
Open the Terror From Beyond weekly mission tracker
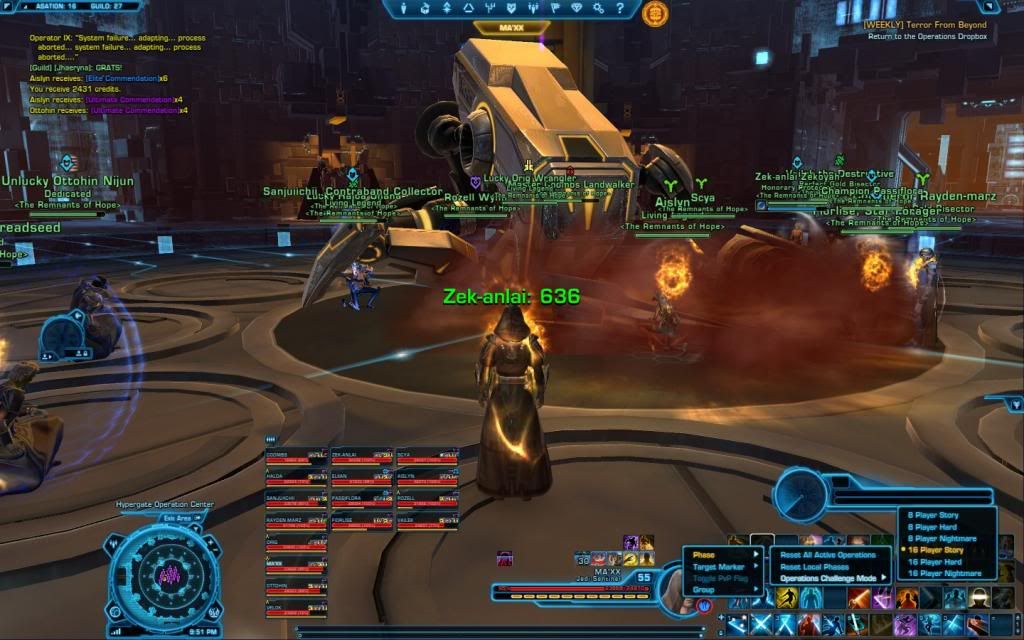(928, 24)
